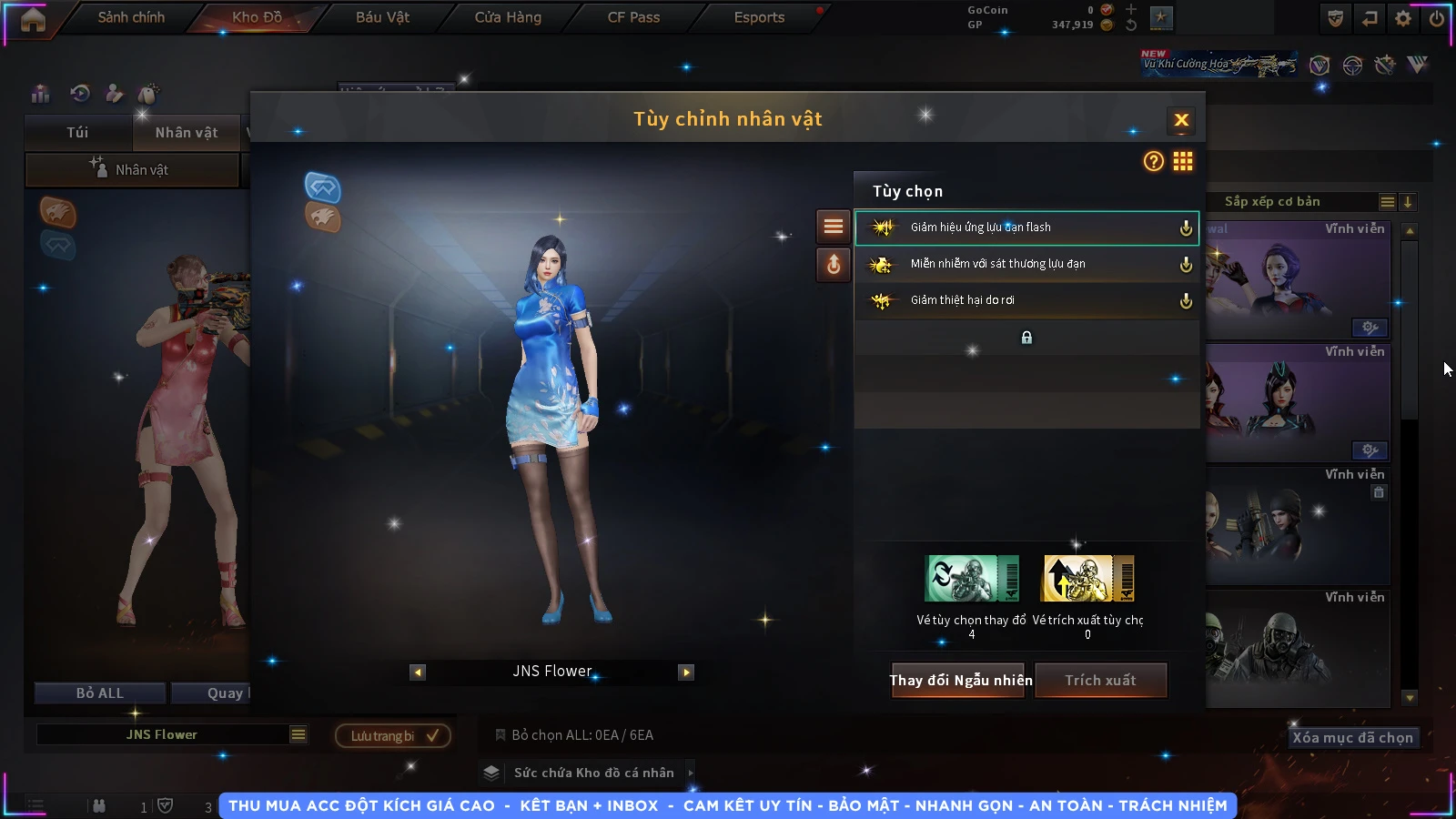Viewport: 1456px width, 819px height.
Task: Open the Sảnh chính tab
Action: tap(131, 17)
